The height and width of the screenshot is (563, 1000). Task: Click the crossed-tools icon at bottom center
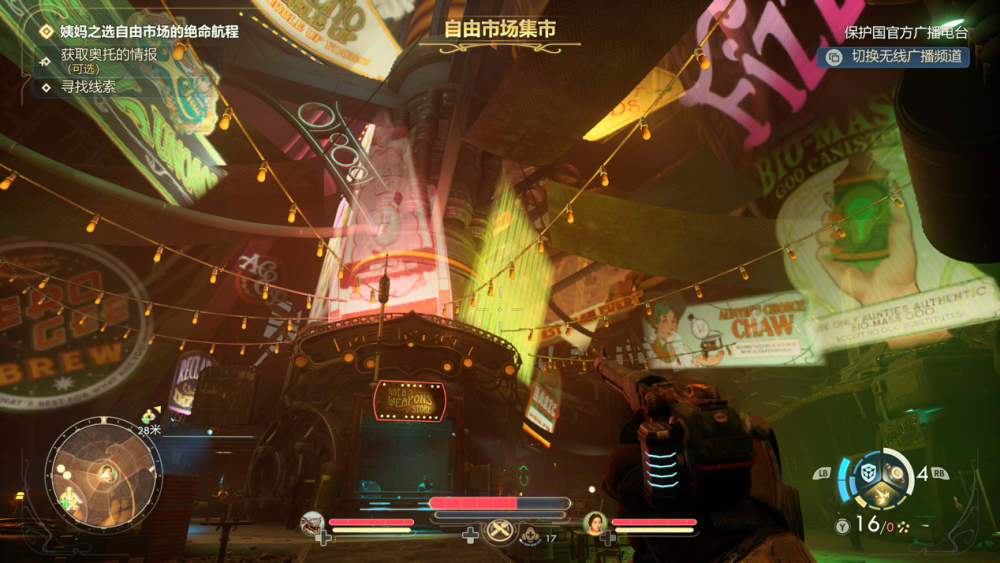pos(499,531)
